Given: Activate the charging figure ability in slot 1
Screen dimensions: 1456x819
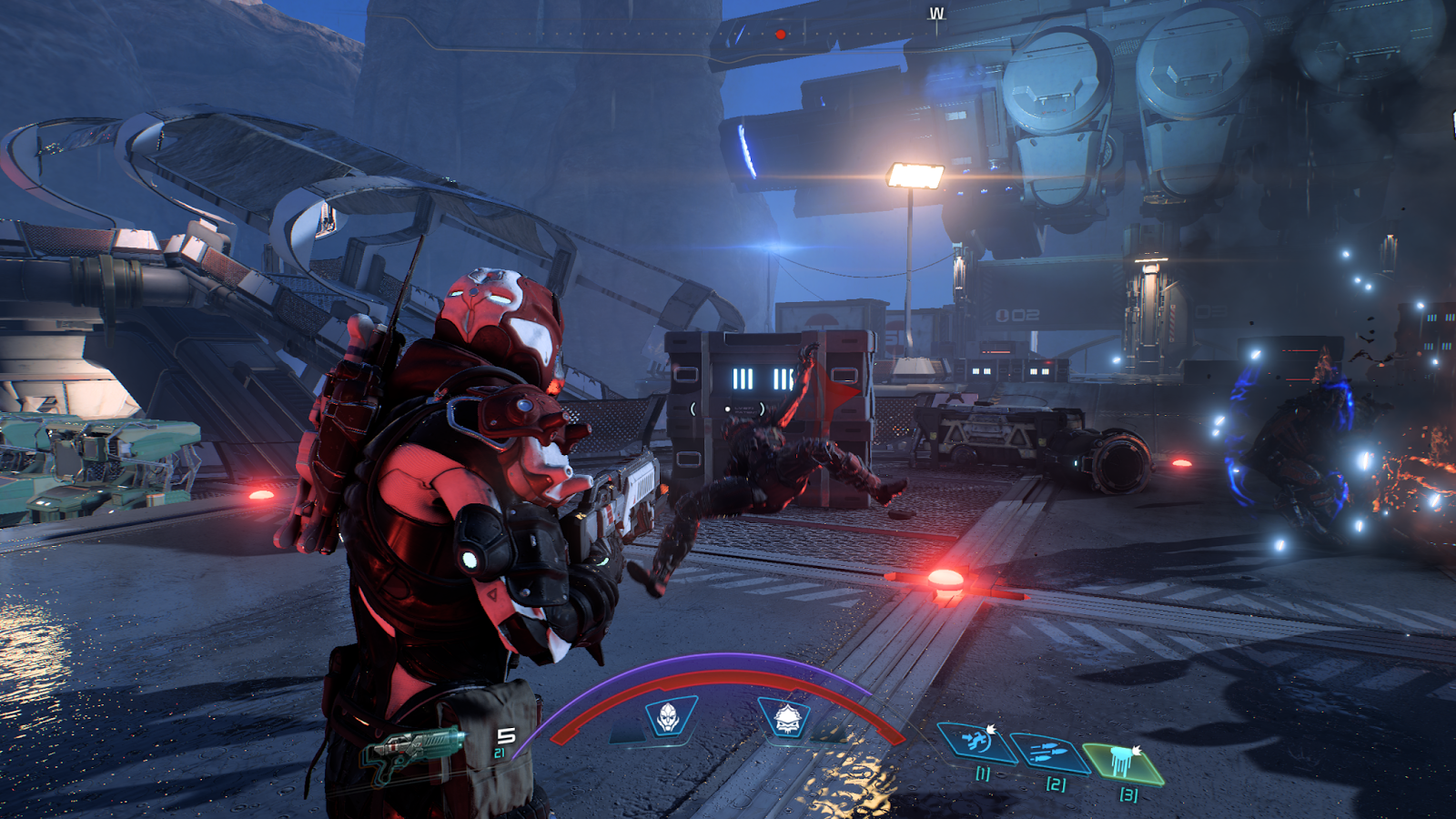Looking at the screenshot, I should click(x=976, y=741).
